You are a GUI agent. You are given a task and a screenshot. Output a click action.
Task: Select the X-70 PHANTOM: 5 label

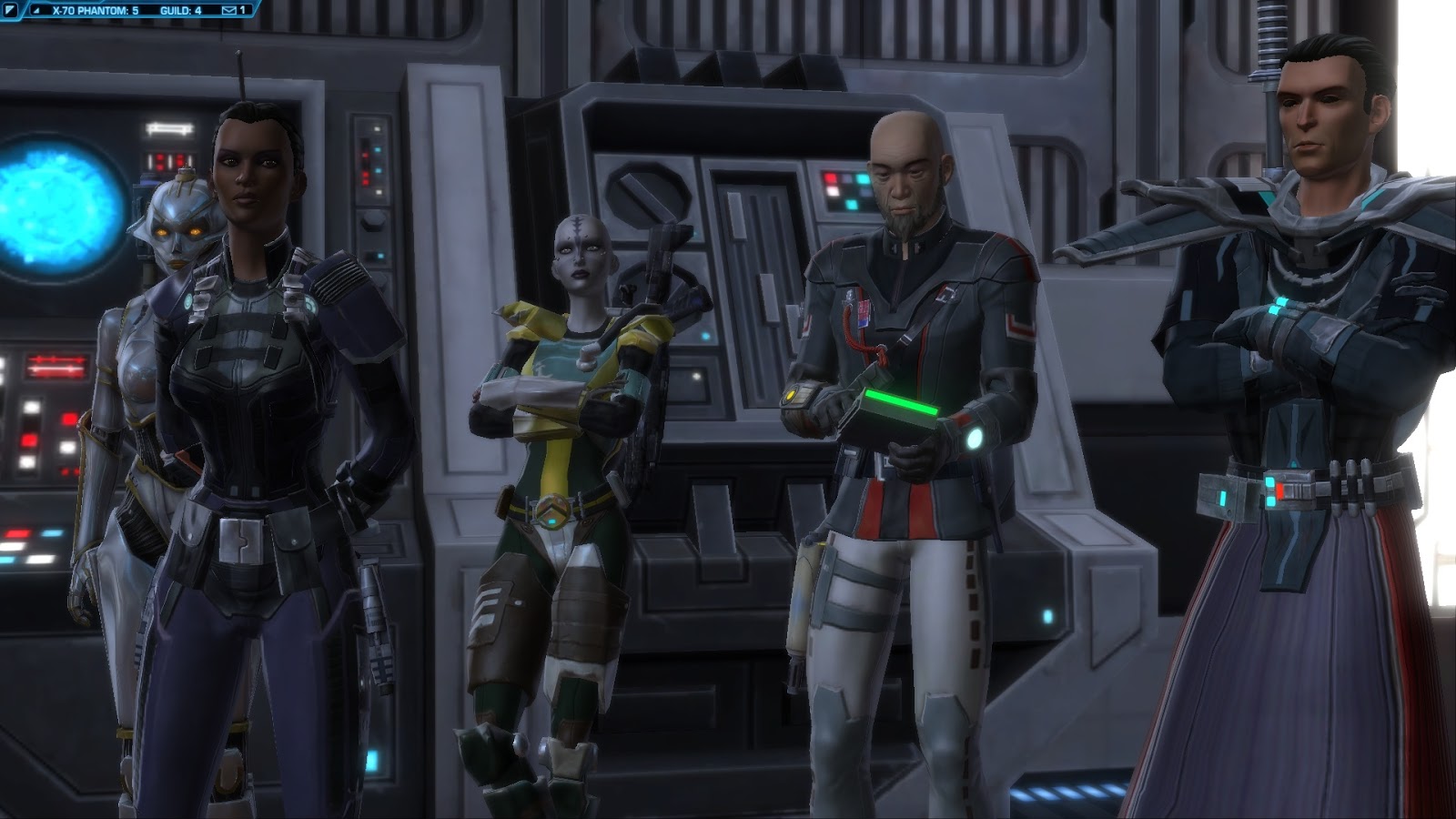click(96, 11)
